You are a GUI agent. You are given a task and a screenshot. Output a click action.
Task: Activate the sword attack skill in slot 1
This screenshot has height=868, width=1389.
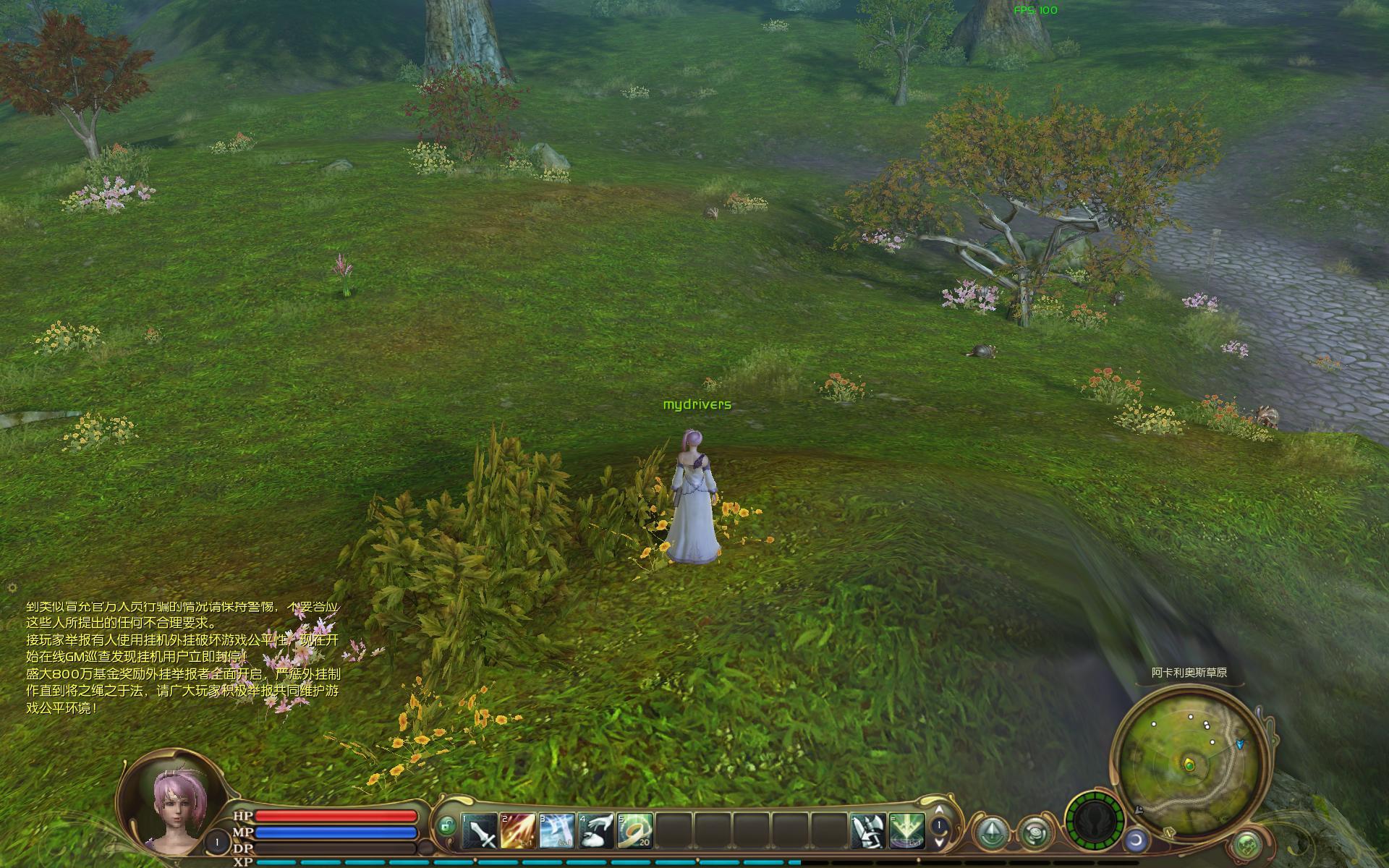point(480,830)
